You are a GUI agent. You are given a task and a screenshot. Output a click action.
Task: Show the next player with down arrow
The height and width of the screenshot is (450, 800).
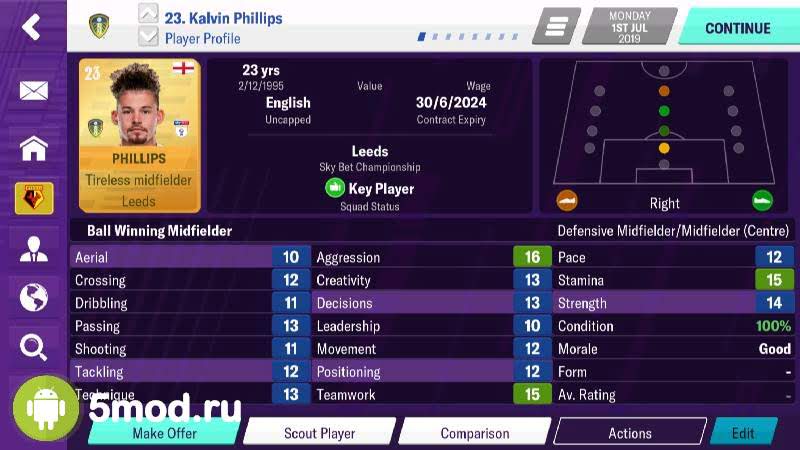(148, 38)
